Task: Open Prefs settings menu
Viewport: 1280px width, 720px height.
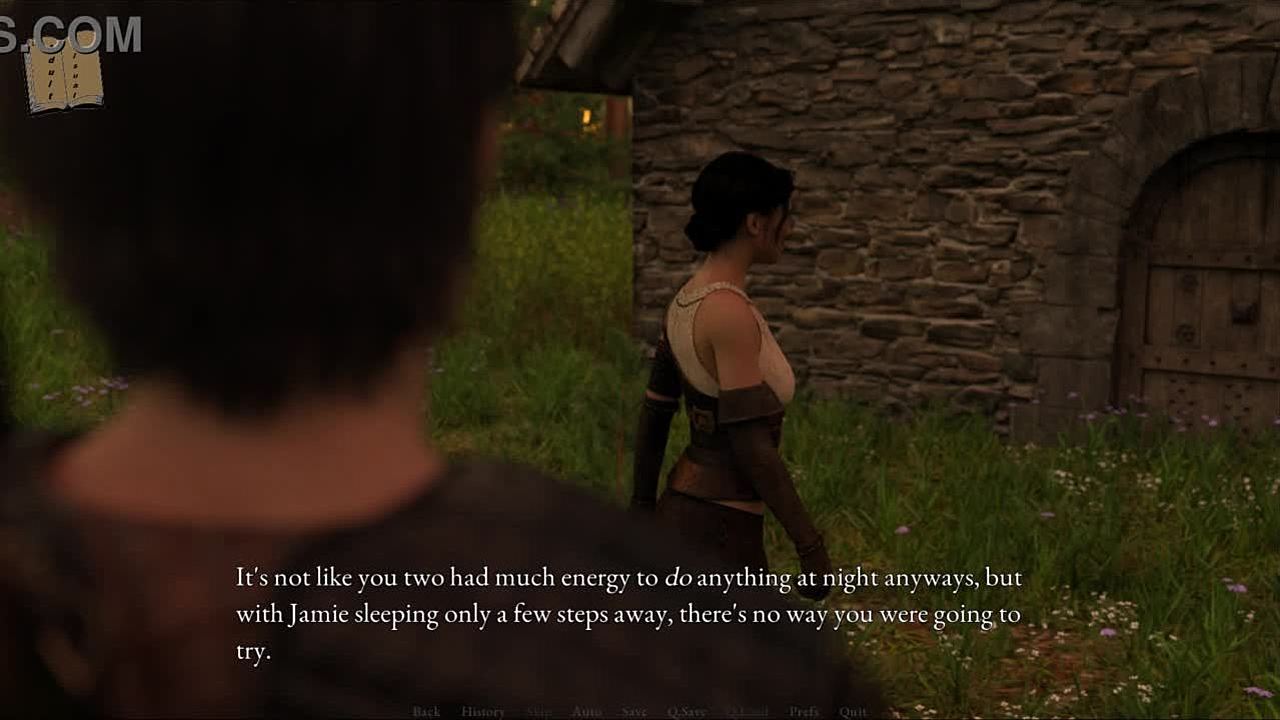Action: click(804, 712)
